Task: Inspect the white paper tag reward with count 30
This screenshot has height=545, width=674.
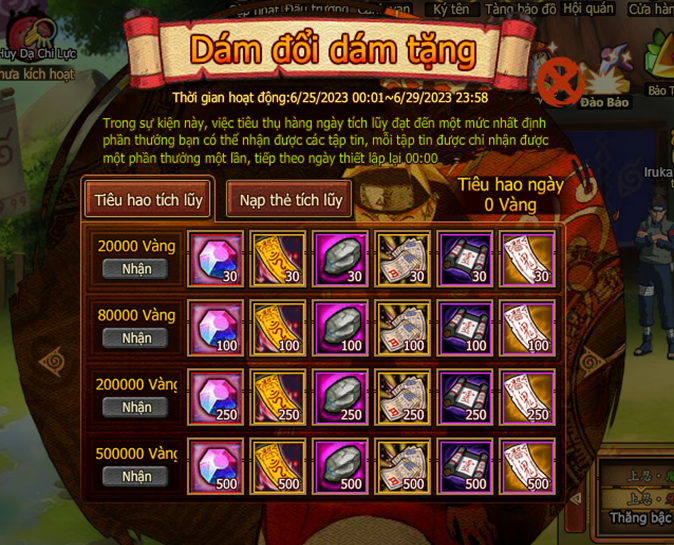Action: pyautogui.click(x=527, y=260)
